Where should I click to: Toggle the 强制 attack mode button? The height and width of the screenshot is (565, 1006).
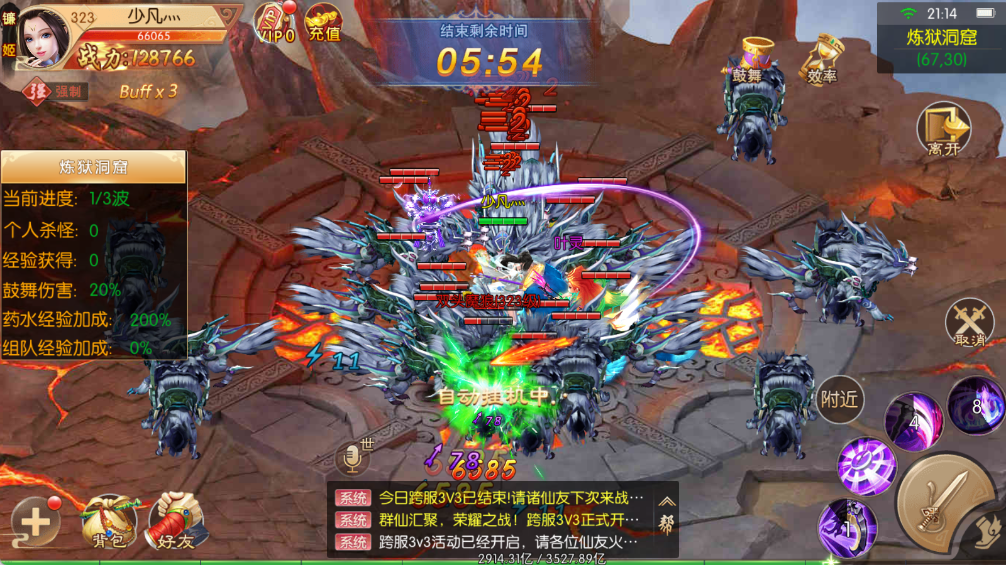point(59,91)
